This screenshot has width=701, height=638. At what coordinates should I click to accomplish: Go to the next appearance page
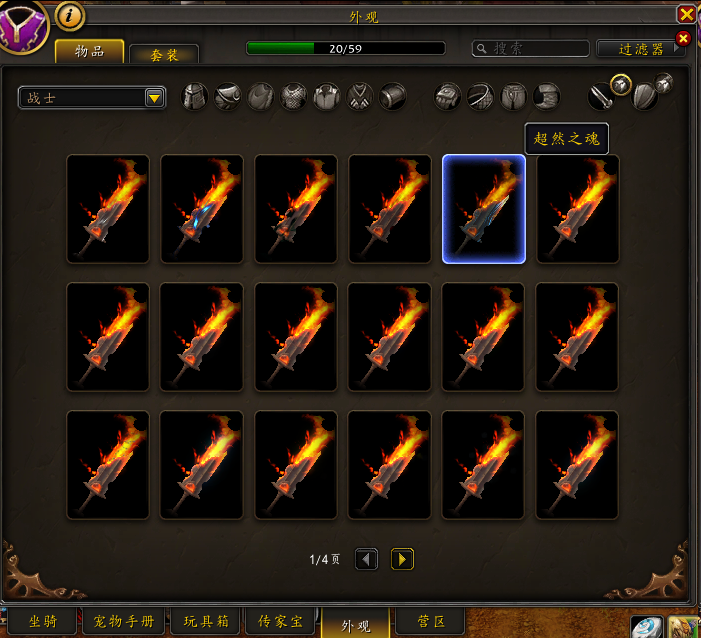coord(402,559)
